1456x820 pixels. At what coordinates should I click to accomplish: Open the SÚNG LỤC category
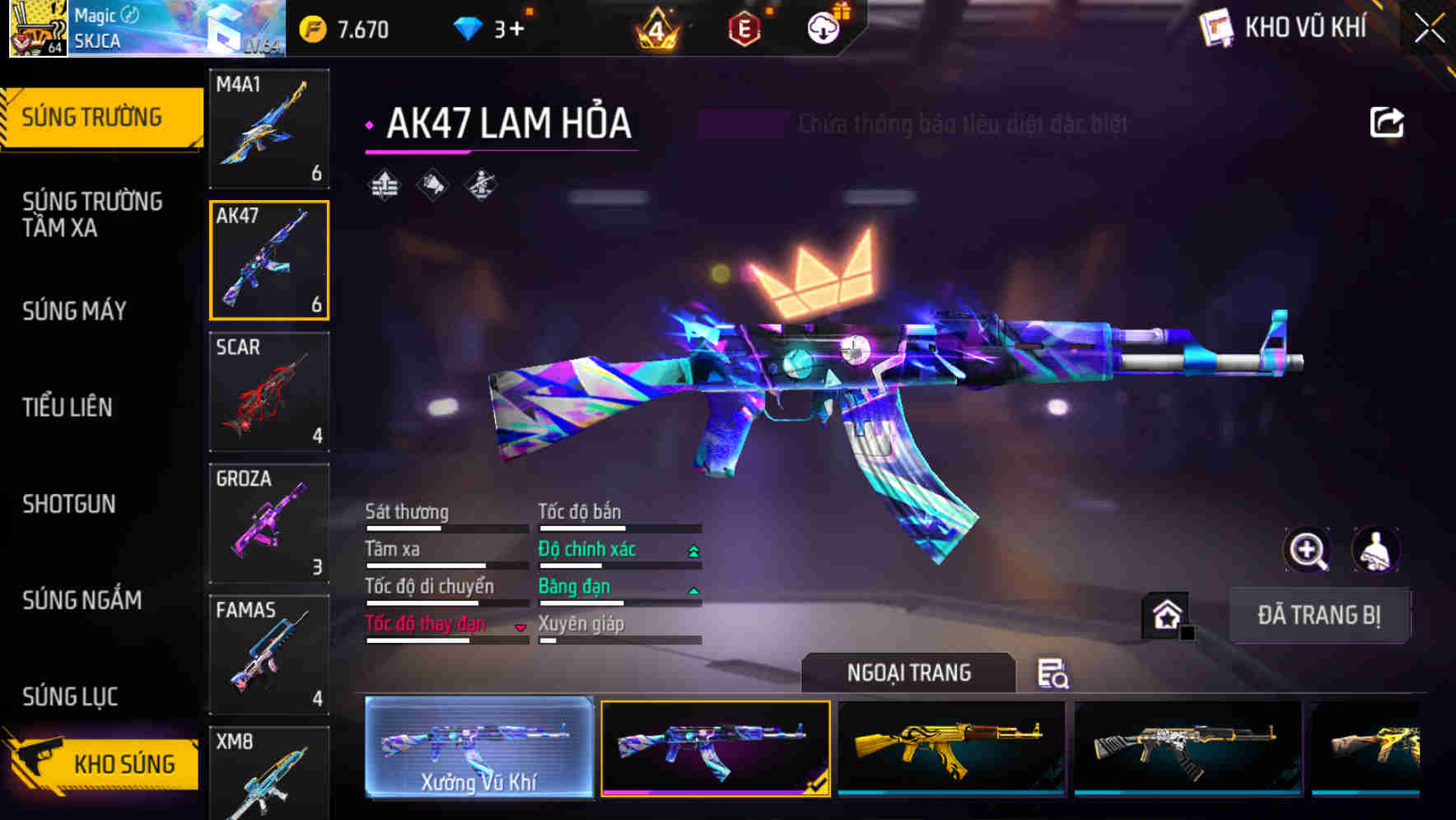[x=71, y=697]
